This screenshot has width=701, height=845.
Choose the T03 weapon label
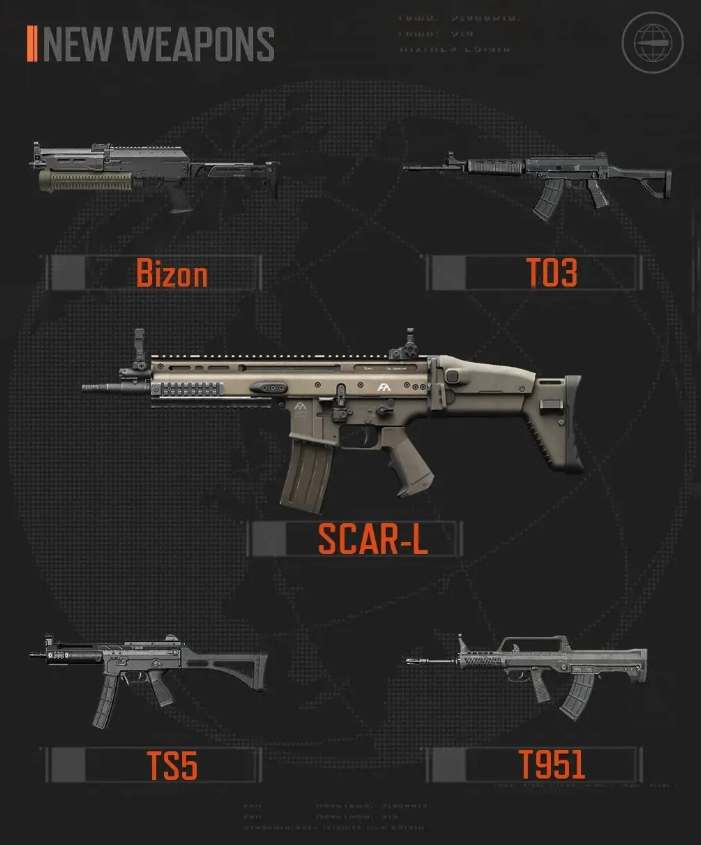(x=551, y=272)
